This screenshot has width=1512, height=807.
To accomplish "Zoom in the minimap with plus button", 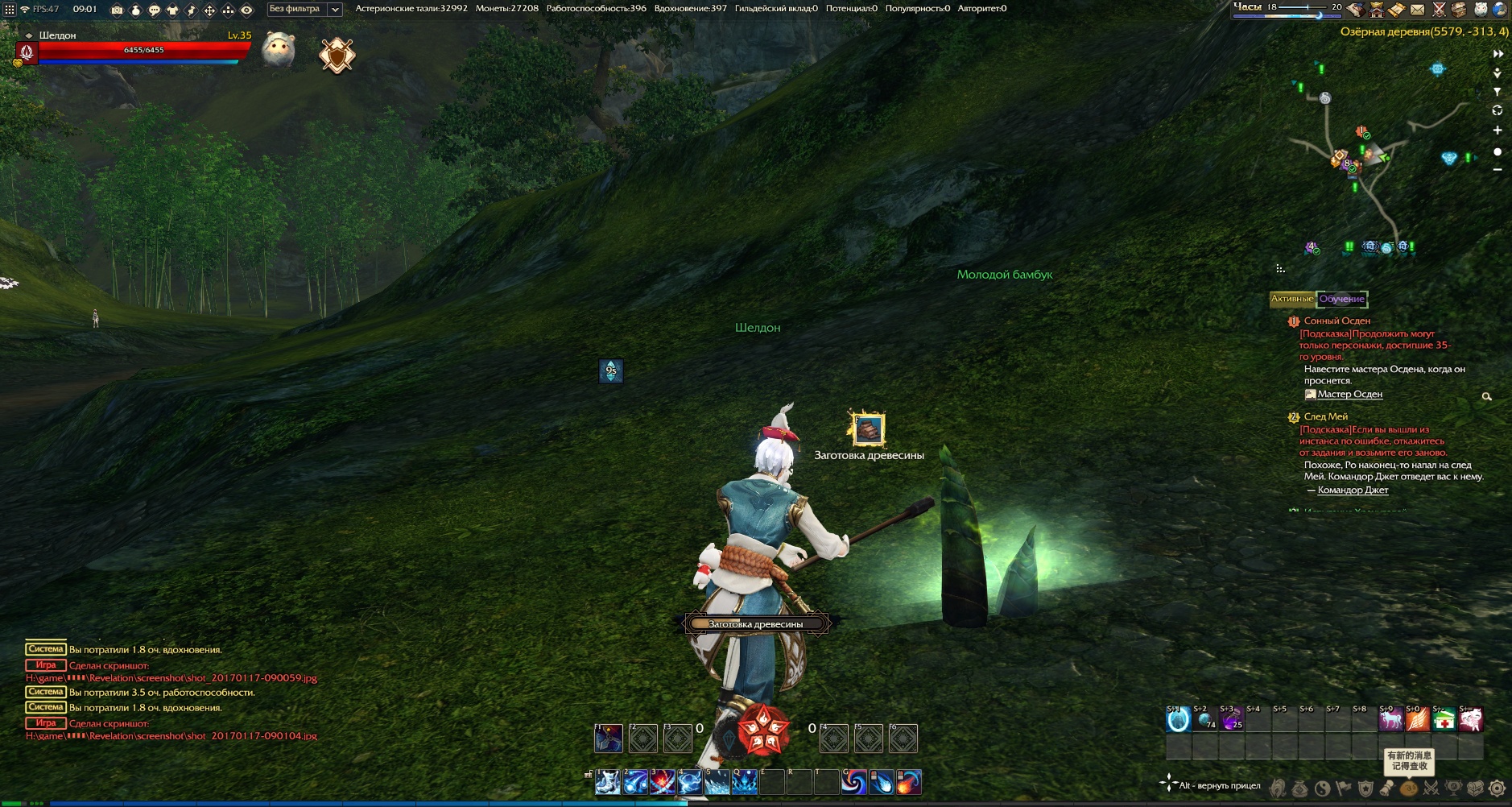I will tap(1498, 130).
